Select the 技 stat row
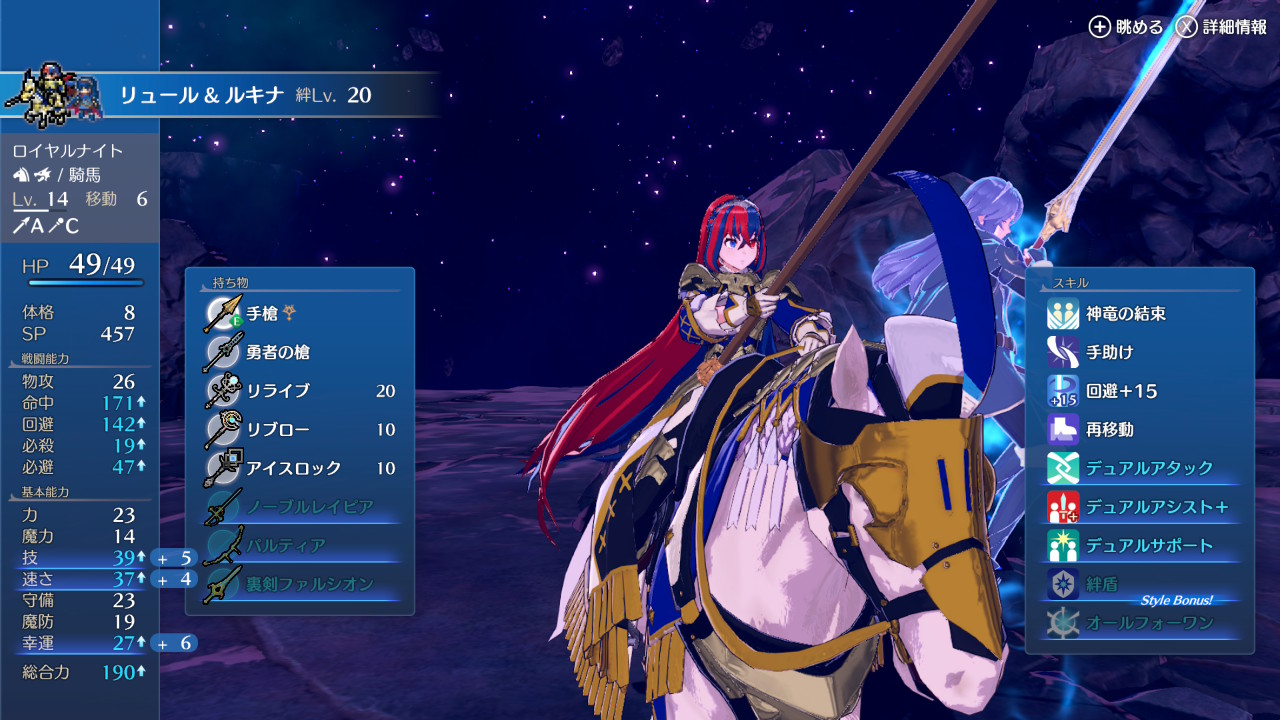The image size is (1280, 720). tap(79, 557)
